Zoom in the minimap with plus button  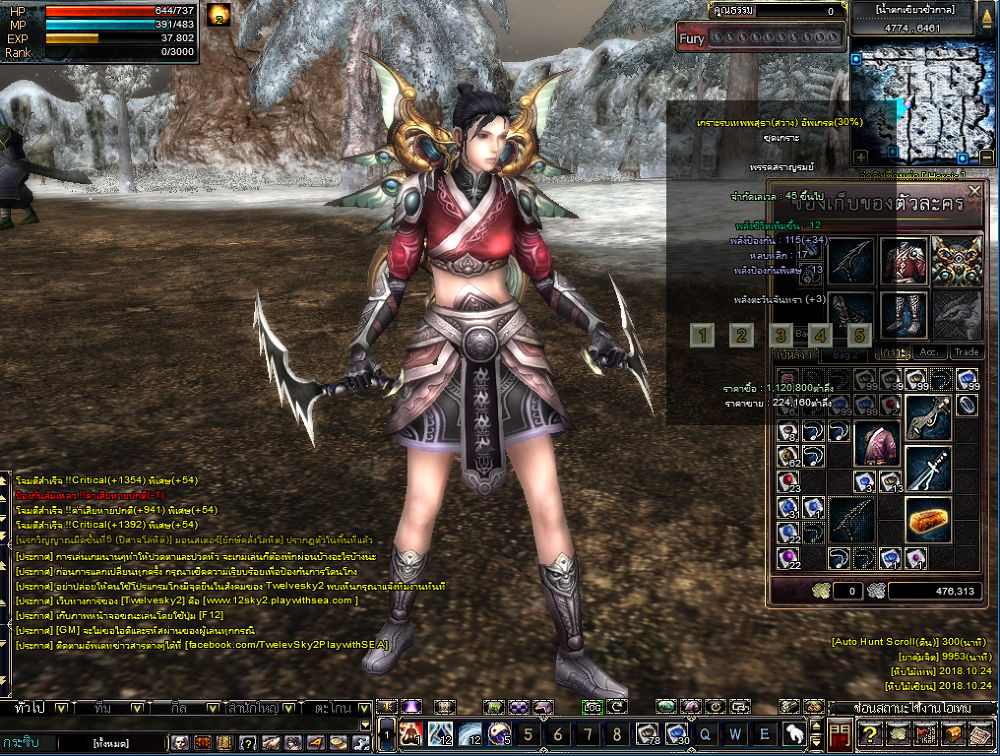(x=860, y=157)
